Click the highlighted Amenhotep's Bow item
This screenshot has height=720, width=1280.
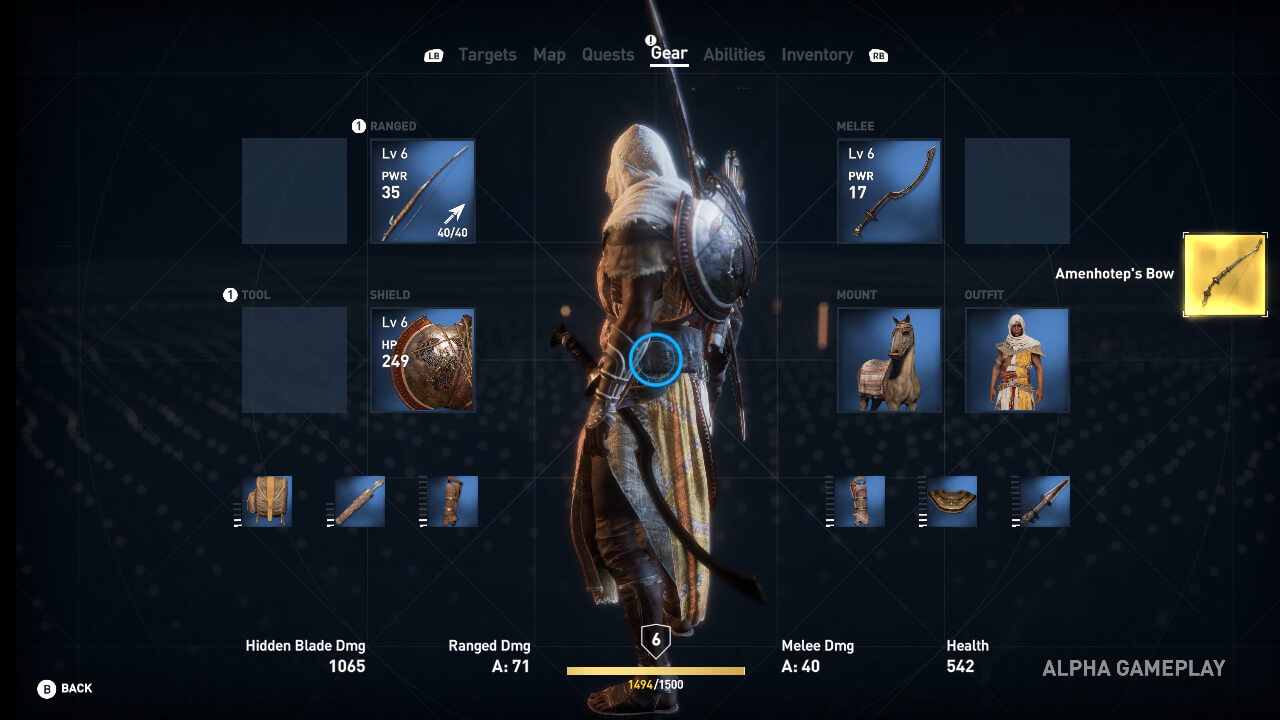[1225, 275]
